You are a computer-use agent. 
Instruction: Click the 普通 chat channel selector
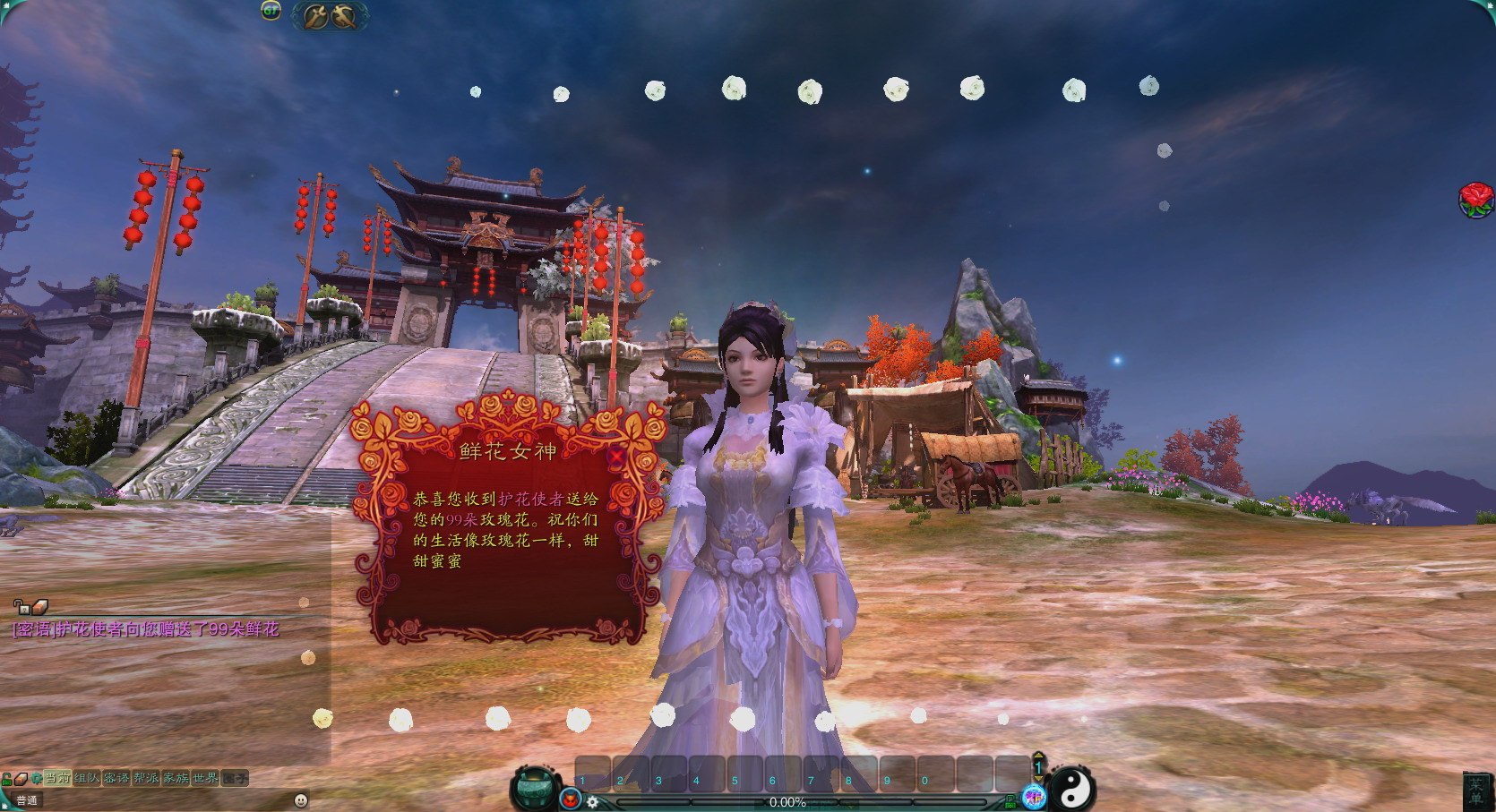point(27,800)
